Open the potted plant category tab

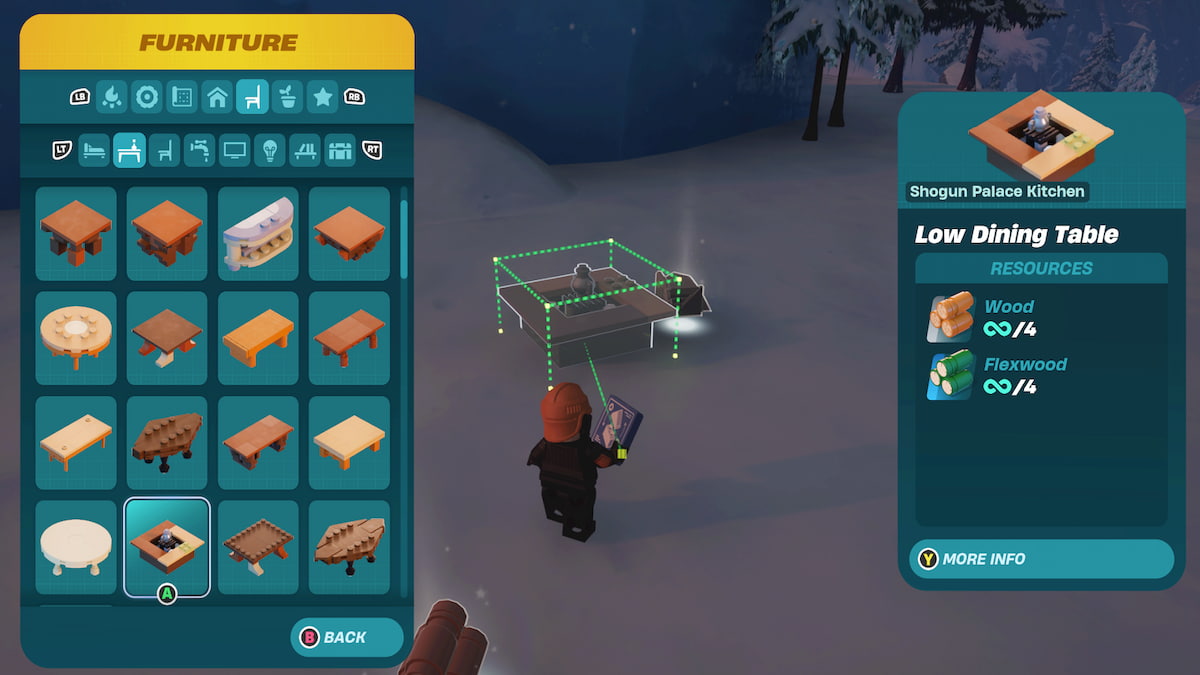pos(287,97)
